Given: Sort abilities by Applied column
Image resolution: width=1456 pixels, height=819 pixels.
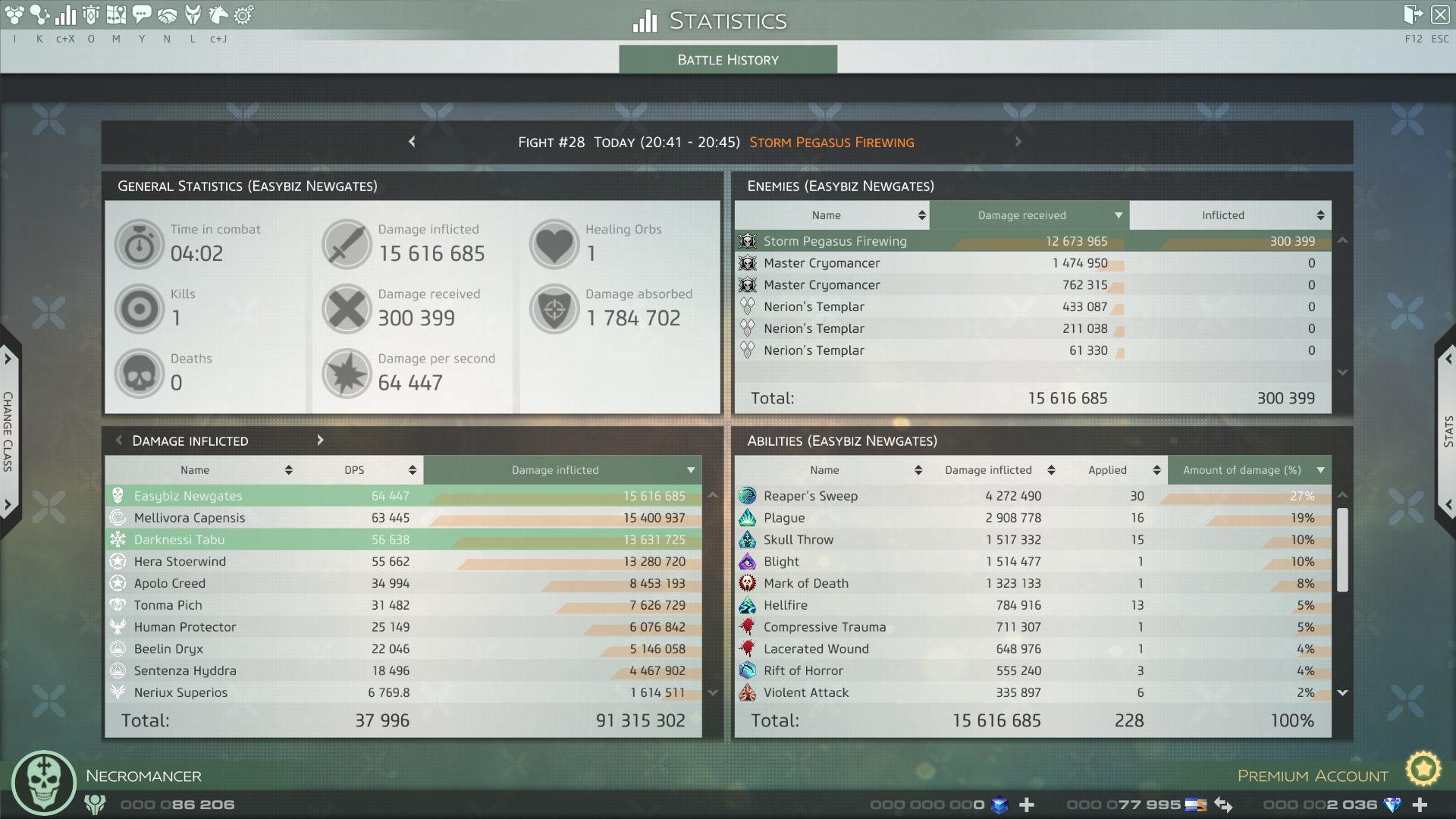Looking at the screenshot, I should (1115, 470).
